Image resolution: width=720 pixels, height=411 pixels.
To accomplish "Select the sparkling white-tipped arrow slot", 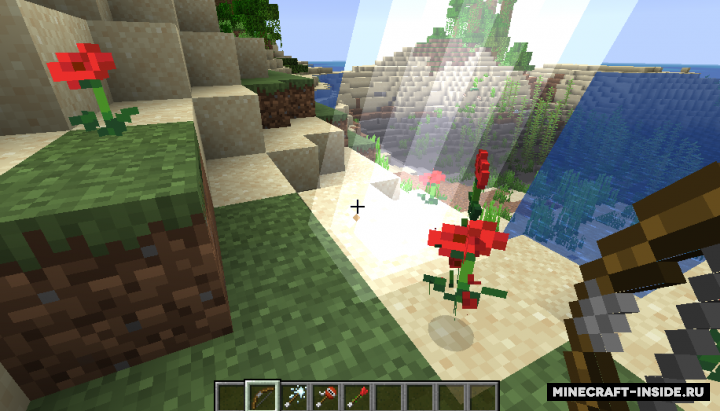I will point(294,396).
